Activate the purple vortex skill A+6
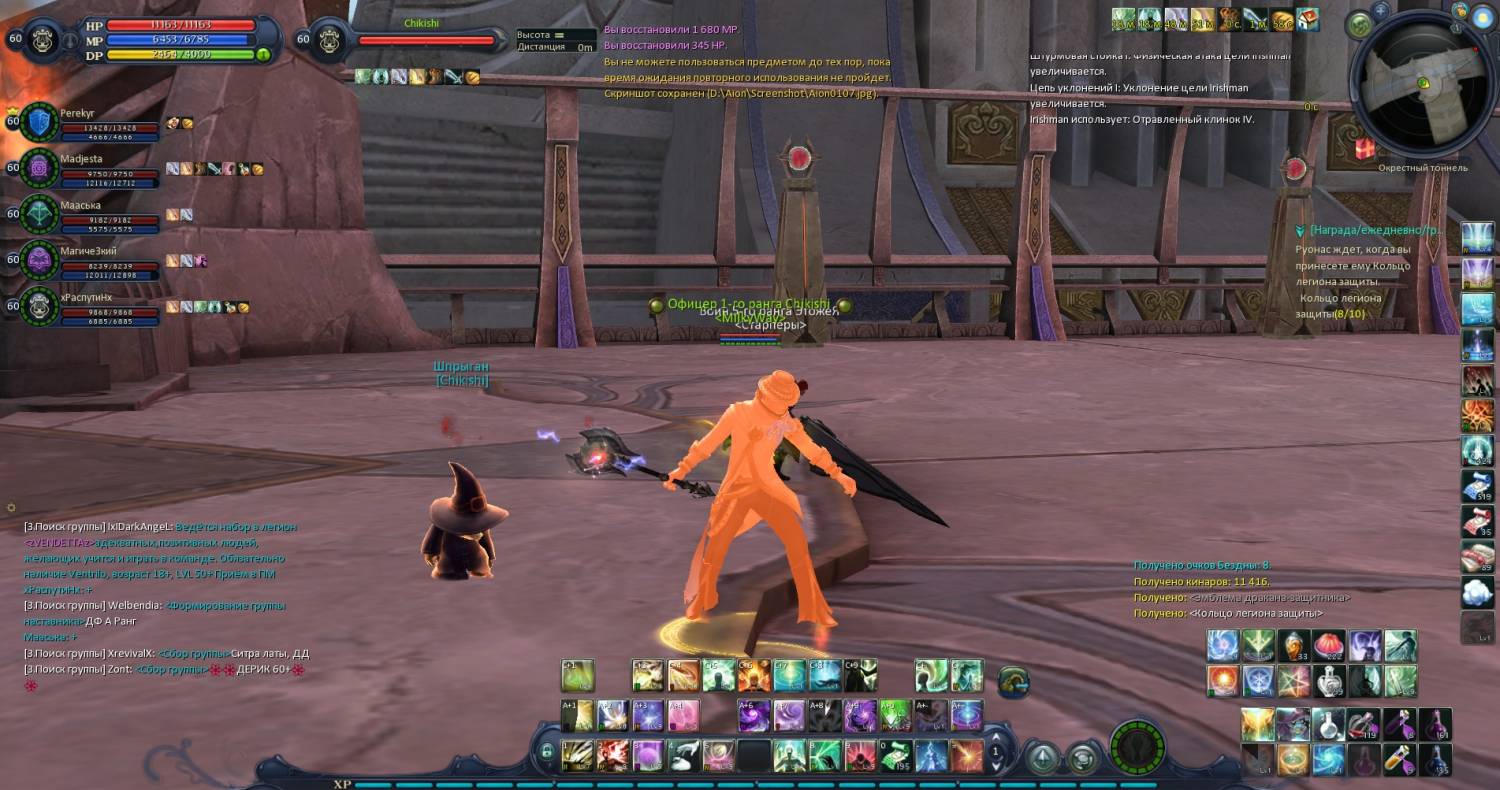Image resolution: width=1500 pixels, height=790 pixels. 755,715
